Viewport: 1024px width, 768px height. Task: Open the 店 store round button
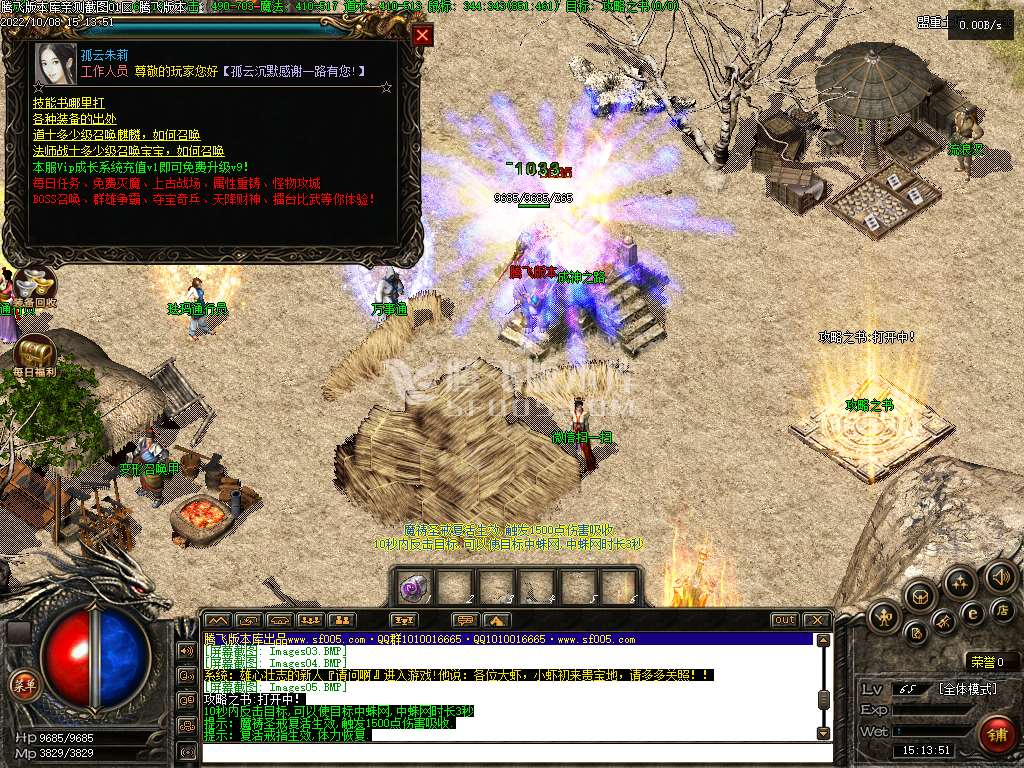(1003, 609)
